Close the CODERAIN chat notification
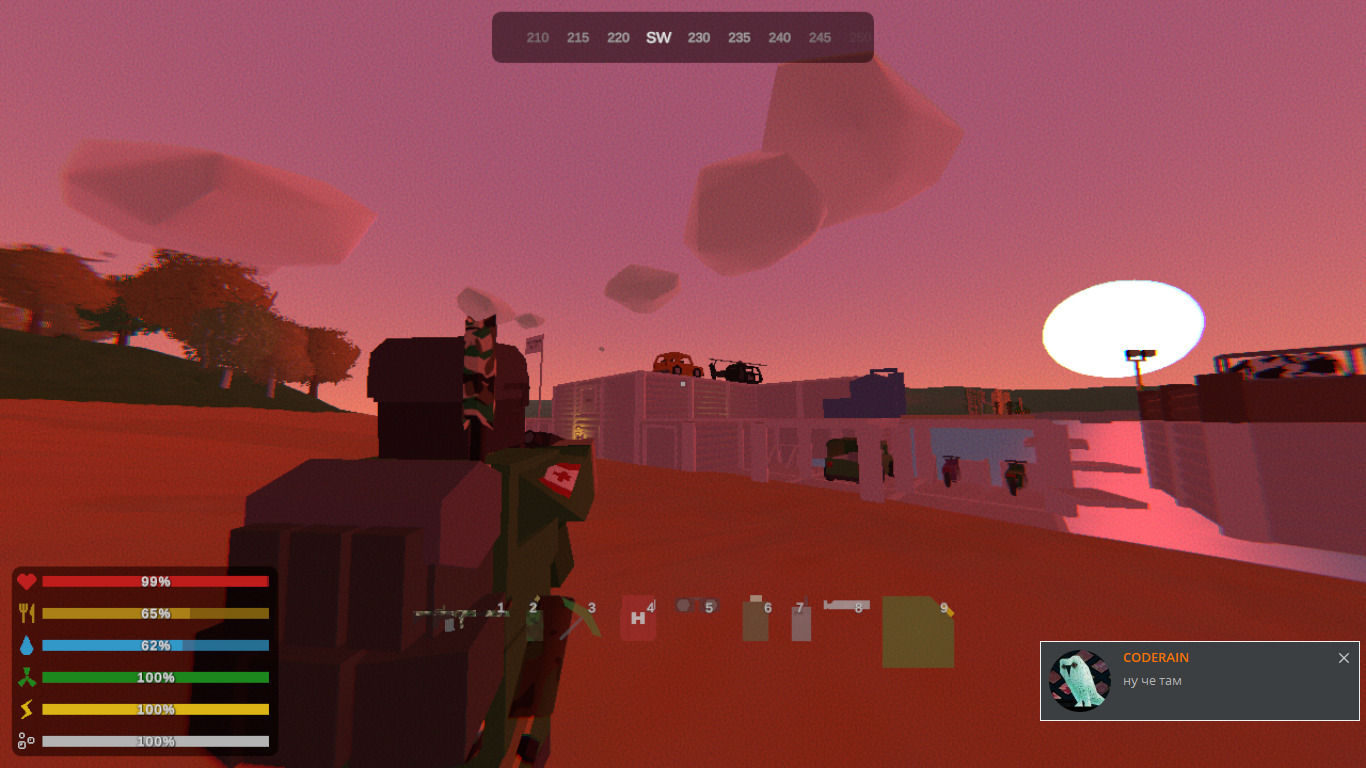Viewport: 1366px width, 768px height. pos(1344,658)
